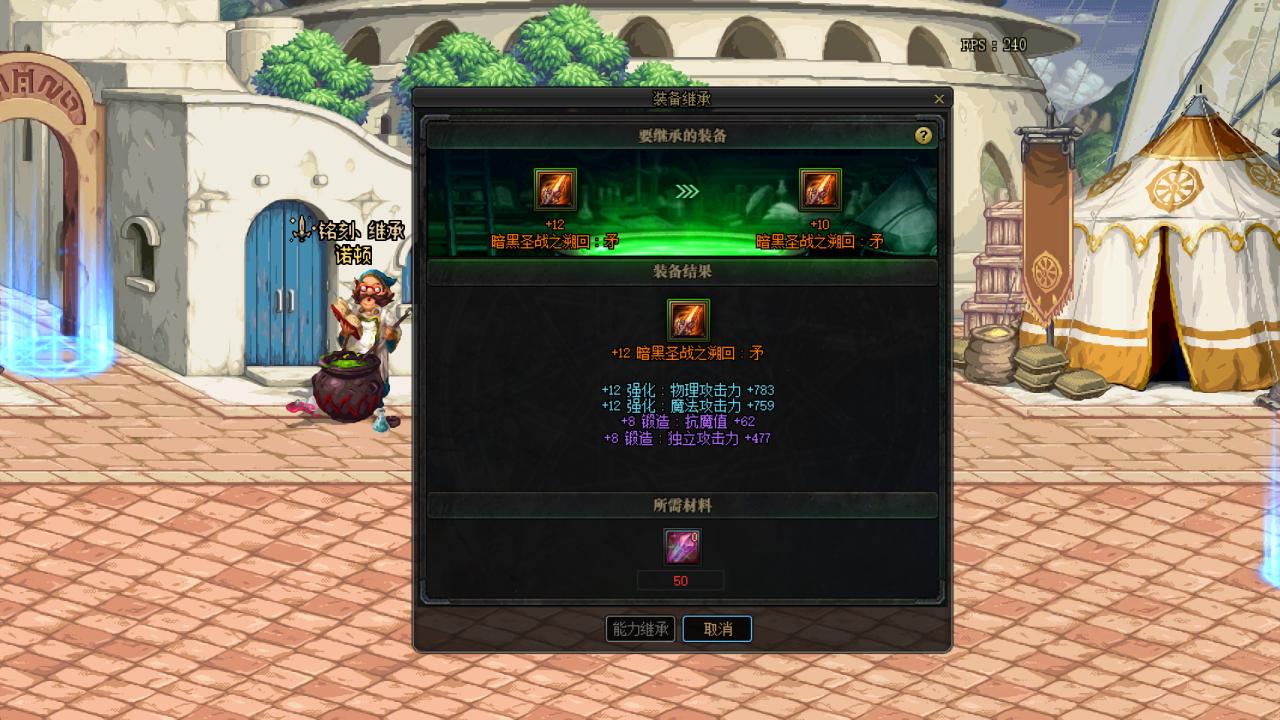Close the 装备继承 window
Image resolution: width=1280 pixels, height=720 pixels.
pyautogui.click(x=938, y=99)
